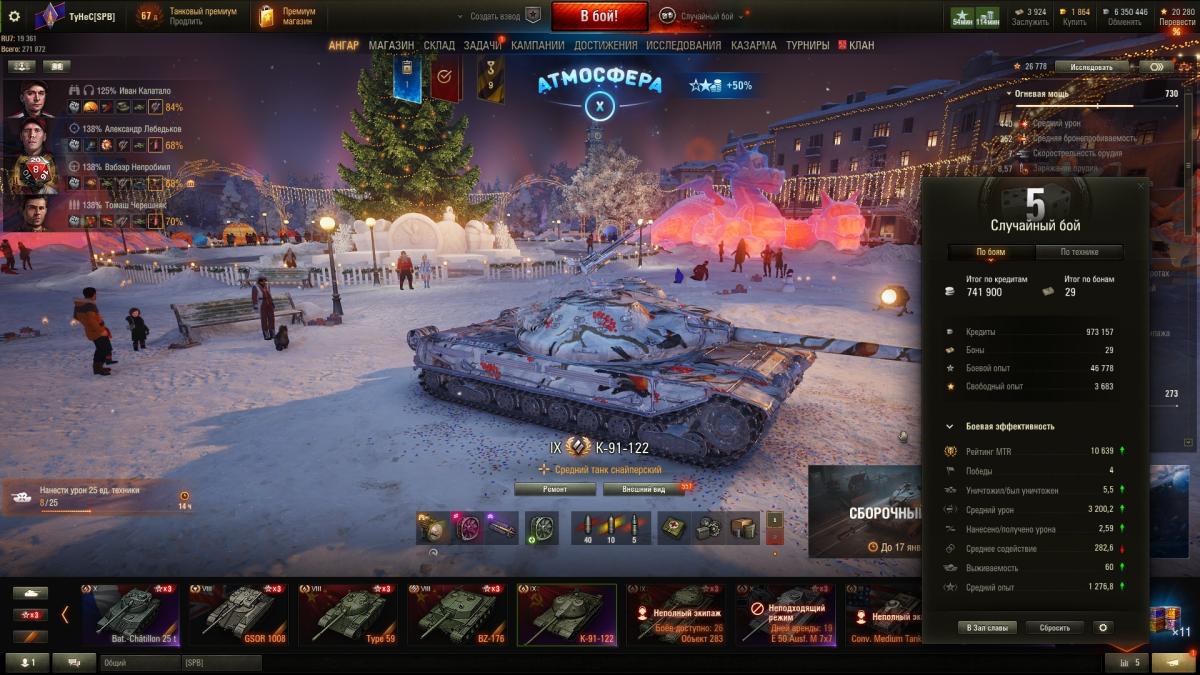The height and width of the screenshot is (675, 1200).
Task: Open the Магазин menu
Action: tap(391, 45)
